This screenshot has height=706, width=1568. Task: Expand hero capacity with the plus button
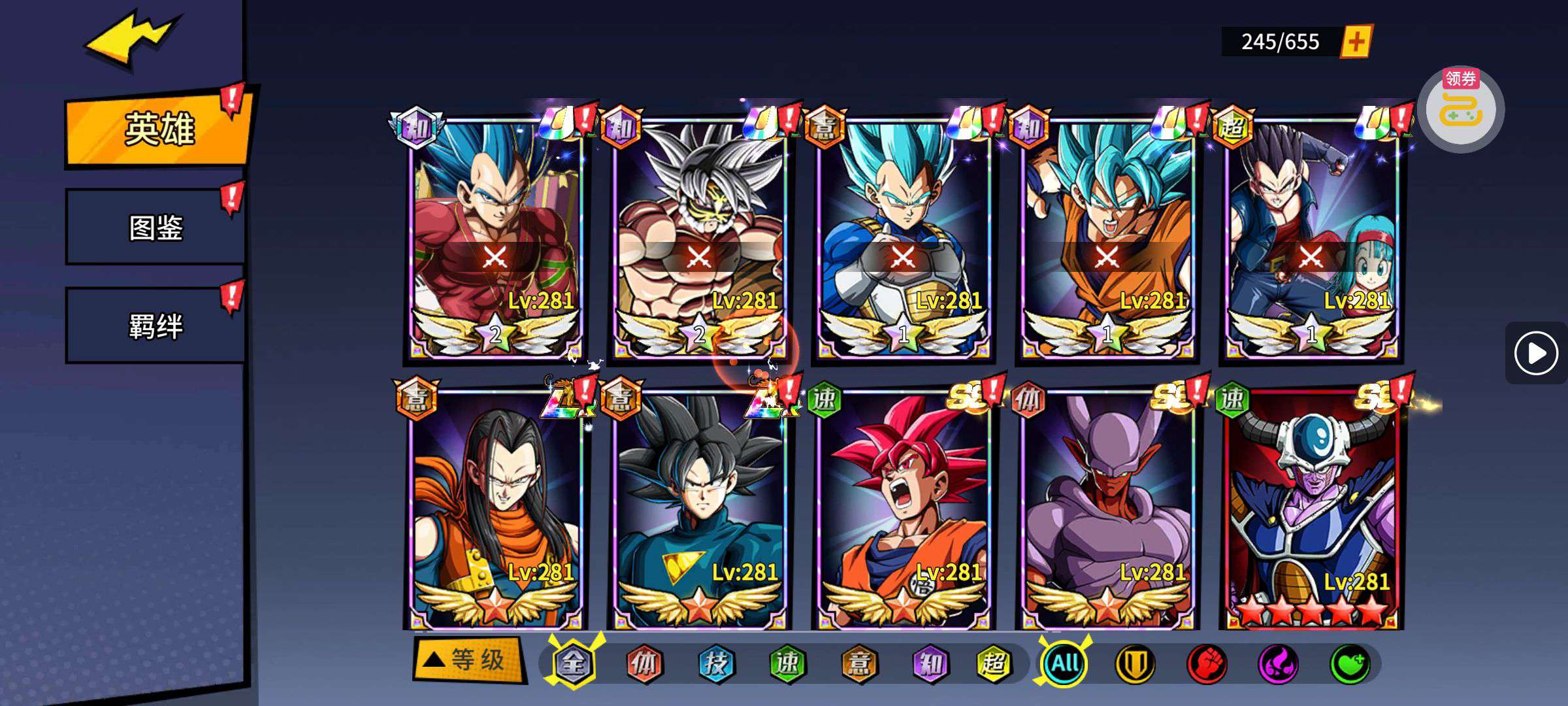click(x=1356, y=42)
